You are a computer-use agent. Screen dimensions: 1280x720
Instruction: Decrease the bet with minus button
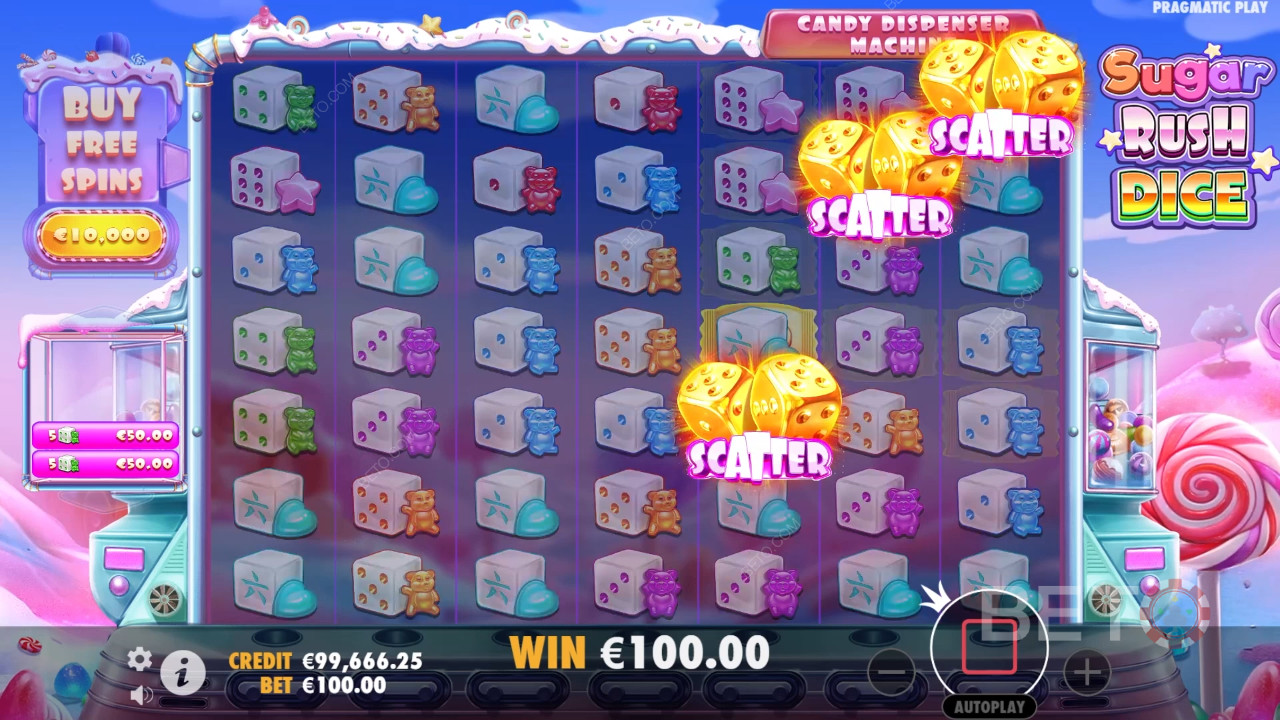pyautogui.click(x=890, y=671)
